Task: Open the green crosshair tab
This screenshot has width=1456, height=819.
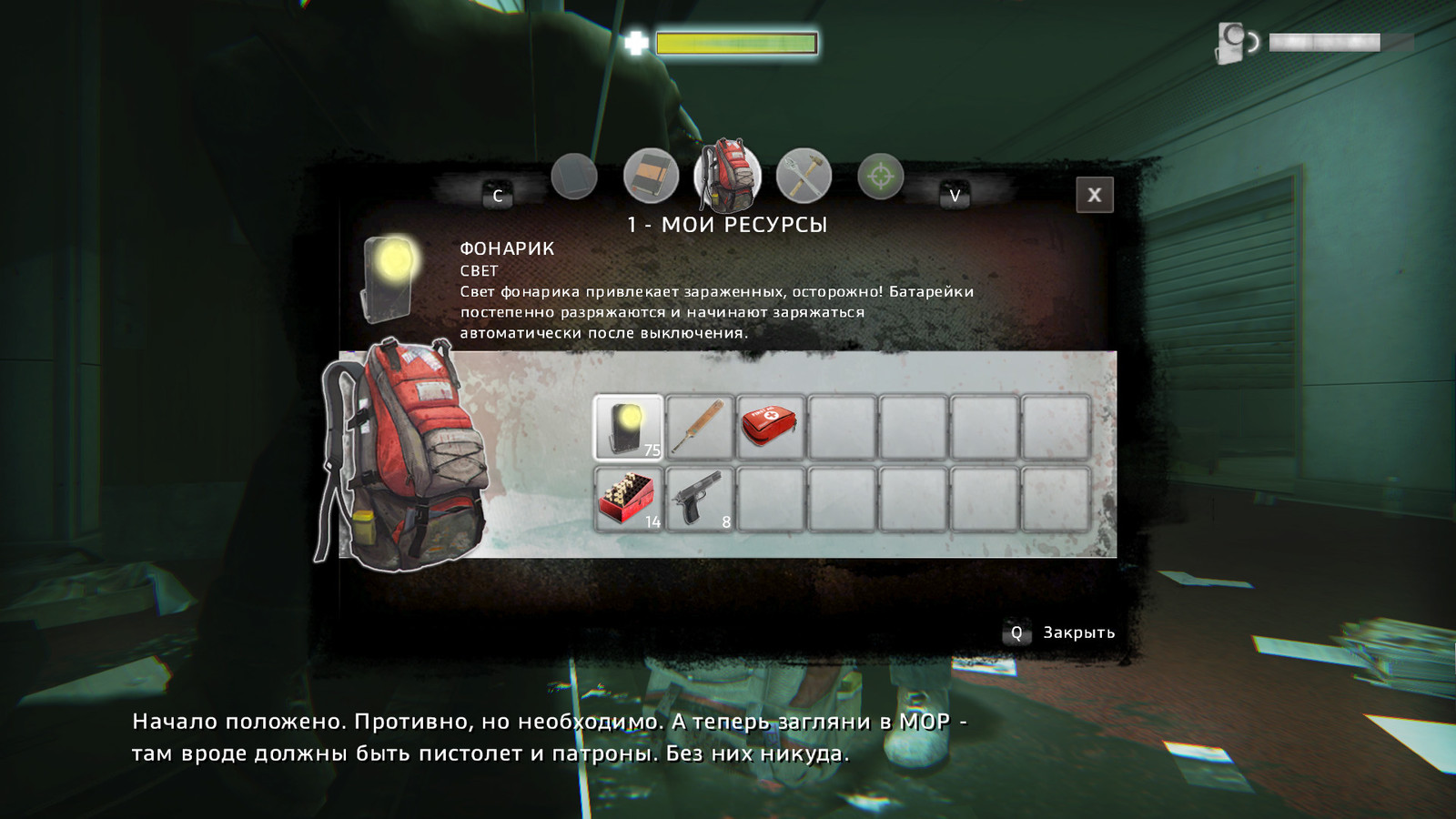Action: click(x=880, y=176)
